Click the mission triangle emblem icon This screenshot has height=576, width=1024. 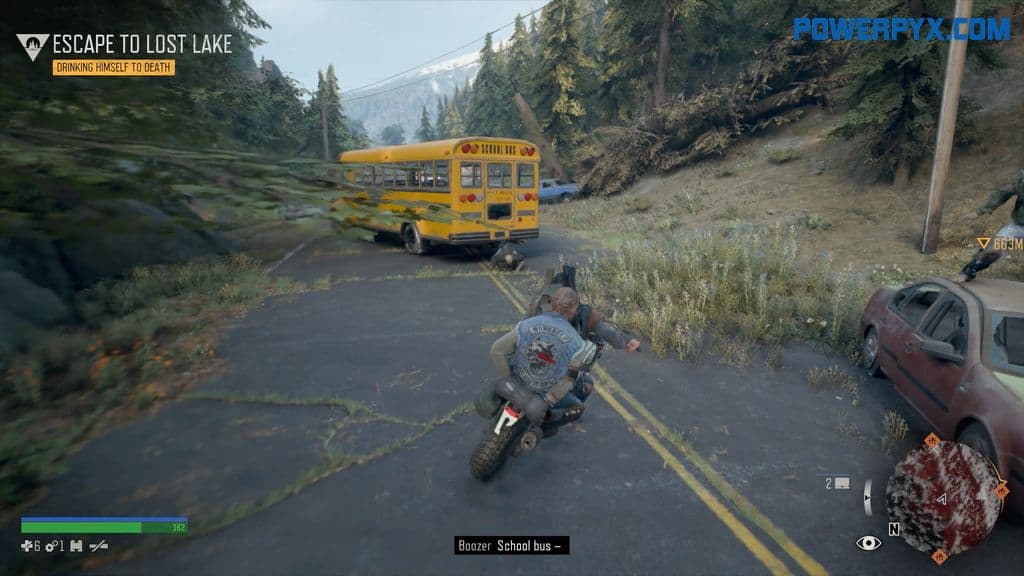(x=33, y=46)
